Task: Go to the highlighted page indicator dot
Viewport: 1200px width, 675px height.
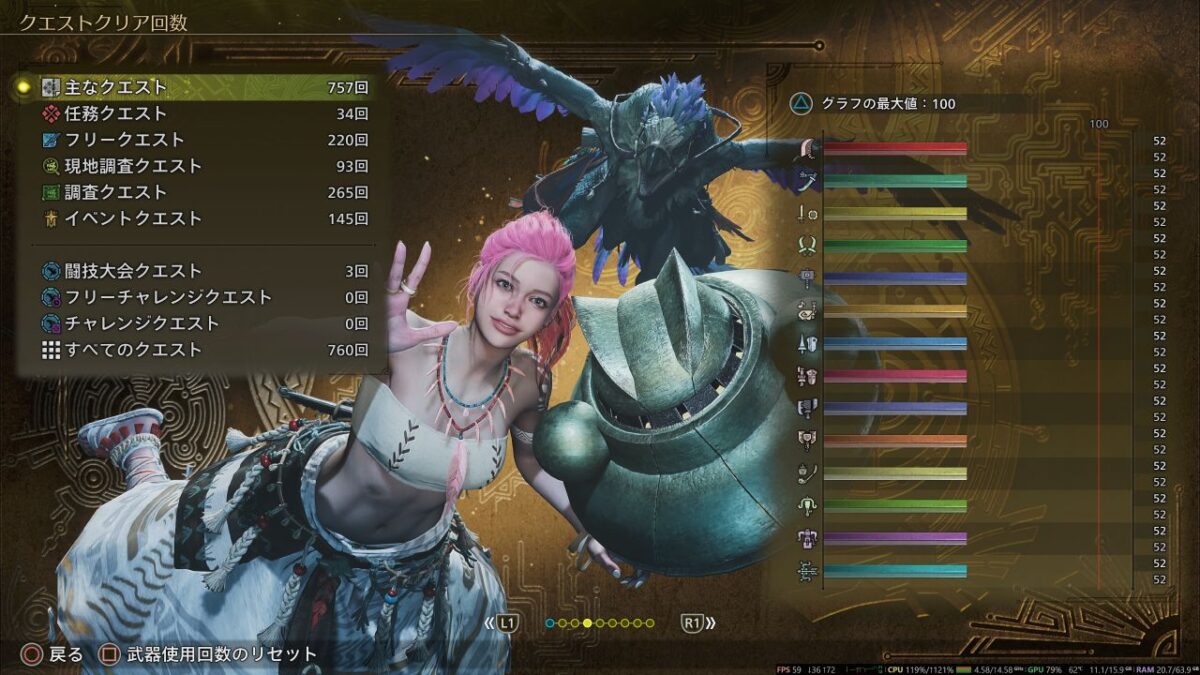Action: coord(588,623)
